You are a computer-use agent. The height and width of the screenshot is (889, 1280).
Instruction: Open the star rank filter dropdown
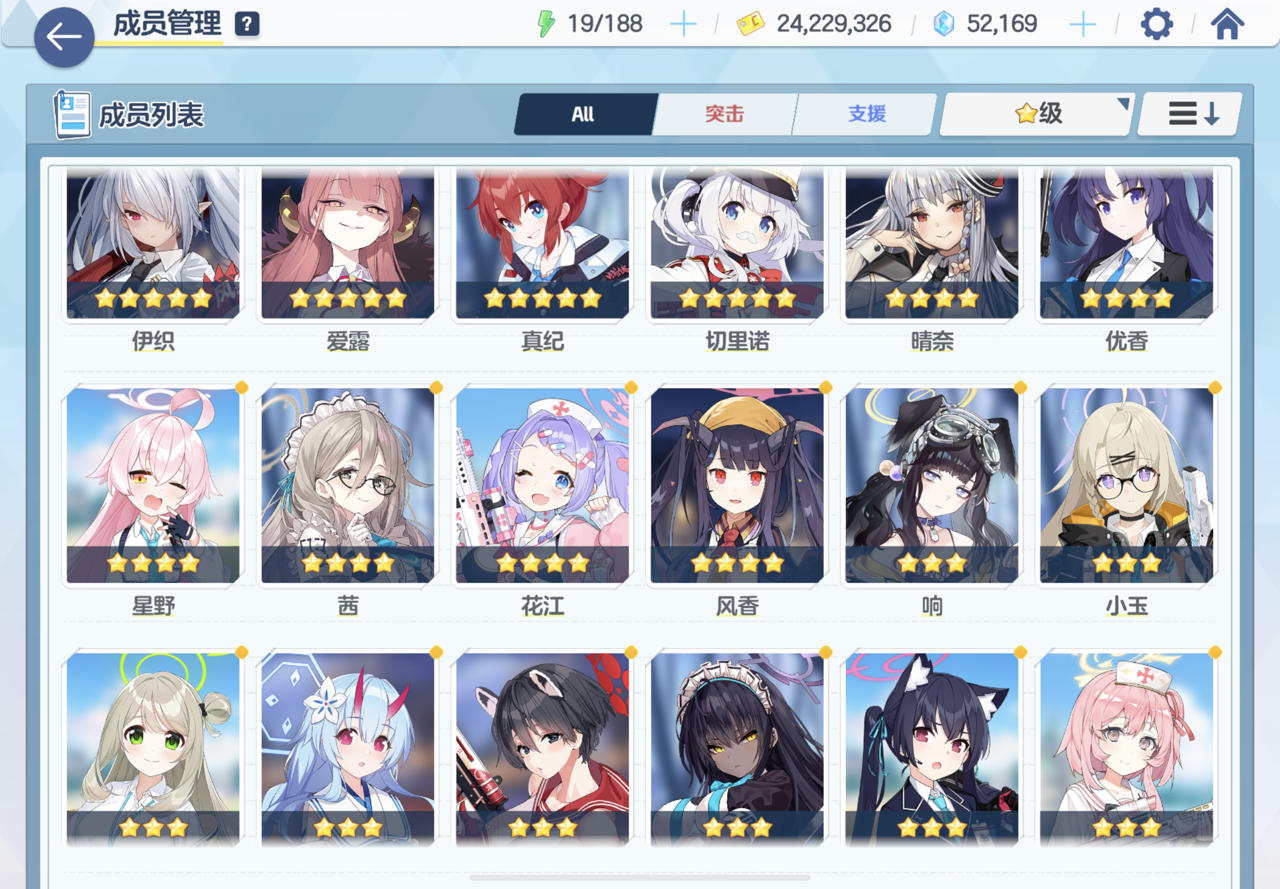(x=1035, y=114)
